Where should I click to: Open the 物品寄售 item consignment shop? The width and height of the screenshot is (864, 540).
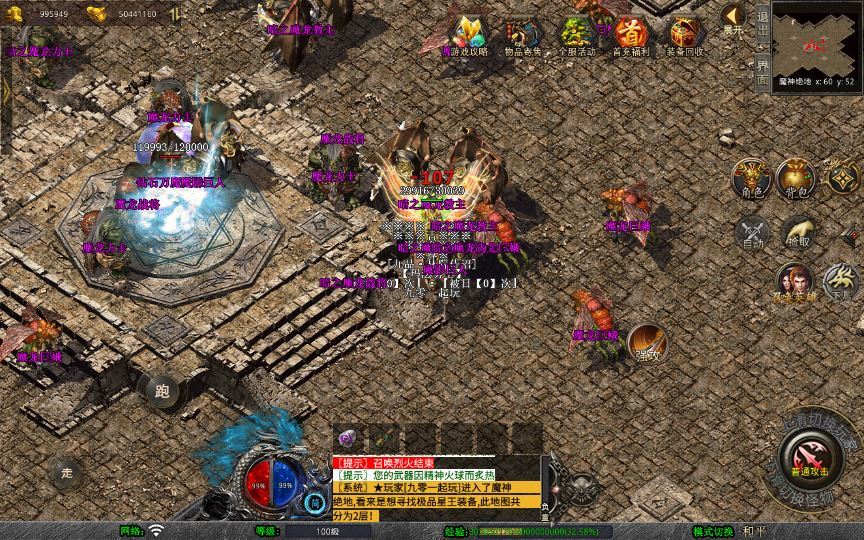pyautogui.click(x=522, y=33)
